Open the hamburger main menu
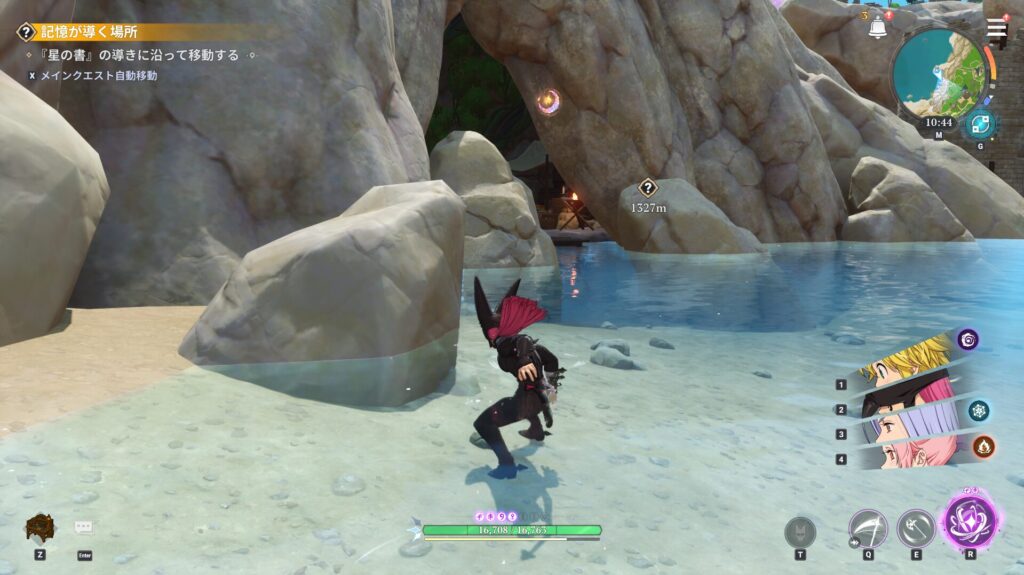Screen dimensions: 1024x575 click(x=996, y=29)
